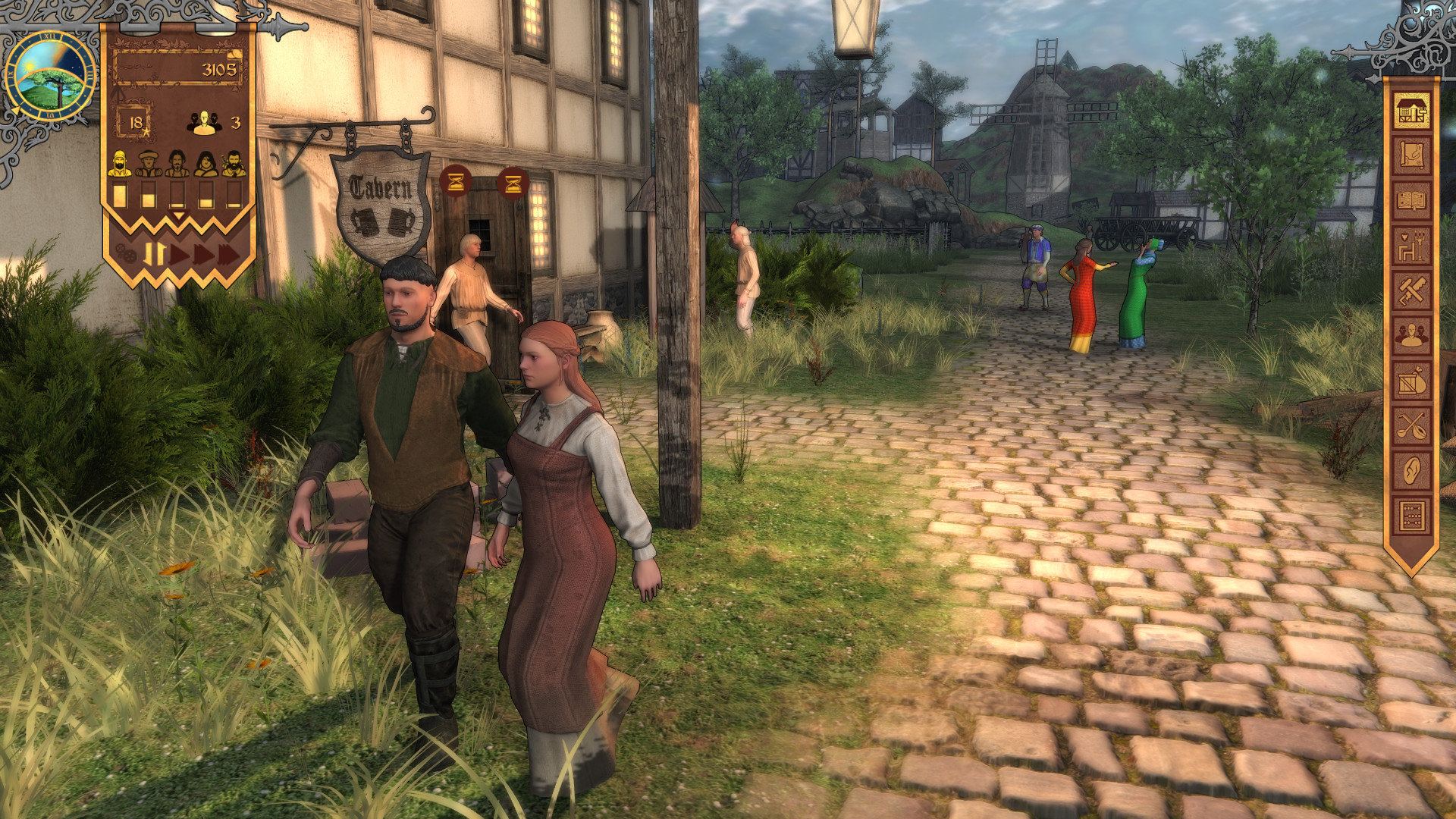
Task: Select the rightmost bearded worker portrait
Action: 234,164
